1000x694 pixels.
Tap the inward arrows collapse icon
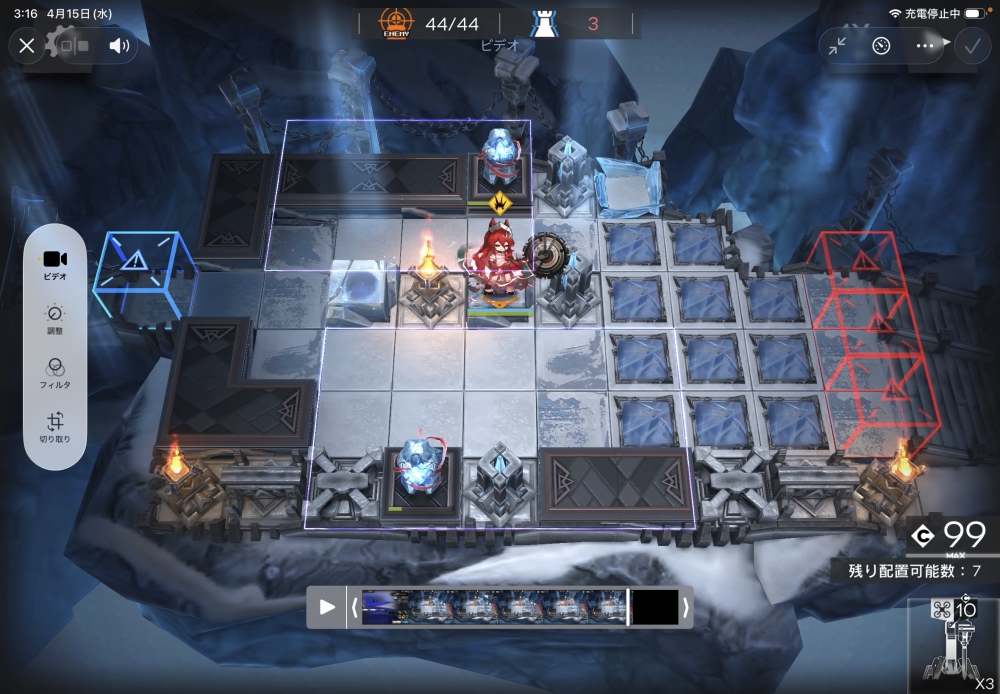pos(838,45)
